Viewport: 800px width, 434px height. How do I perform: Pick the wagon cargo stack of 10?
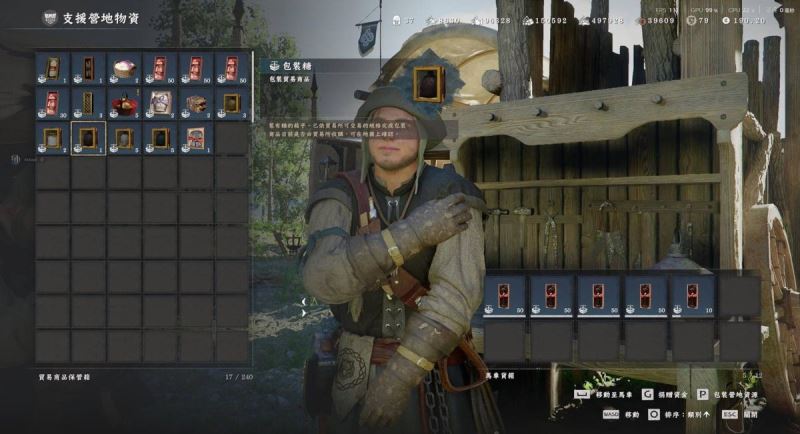692,297
